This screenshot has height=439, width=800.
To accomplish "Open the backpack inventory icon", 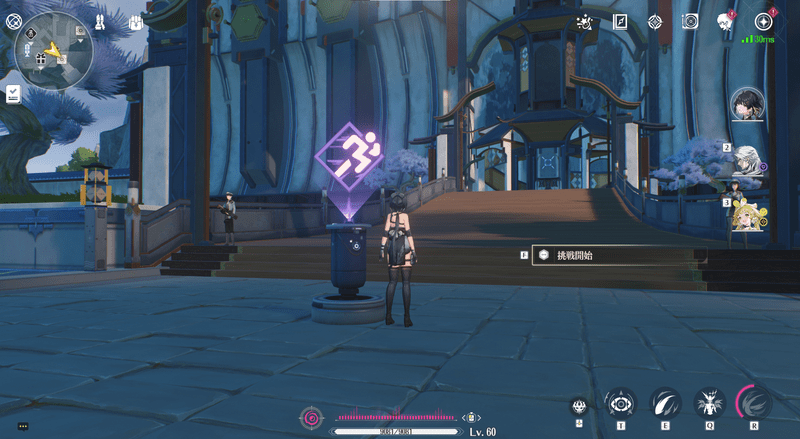I will [x=137, y=22].
